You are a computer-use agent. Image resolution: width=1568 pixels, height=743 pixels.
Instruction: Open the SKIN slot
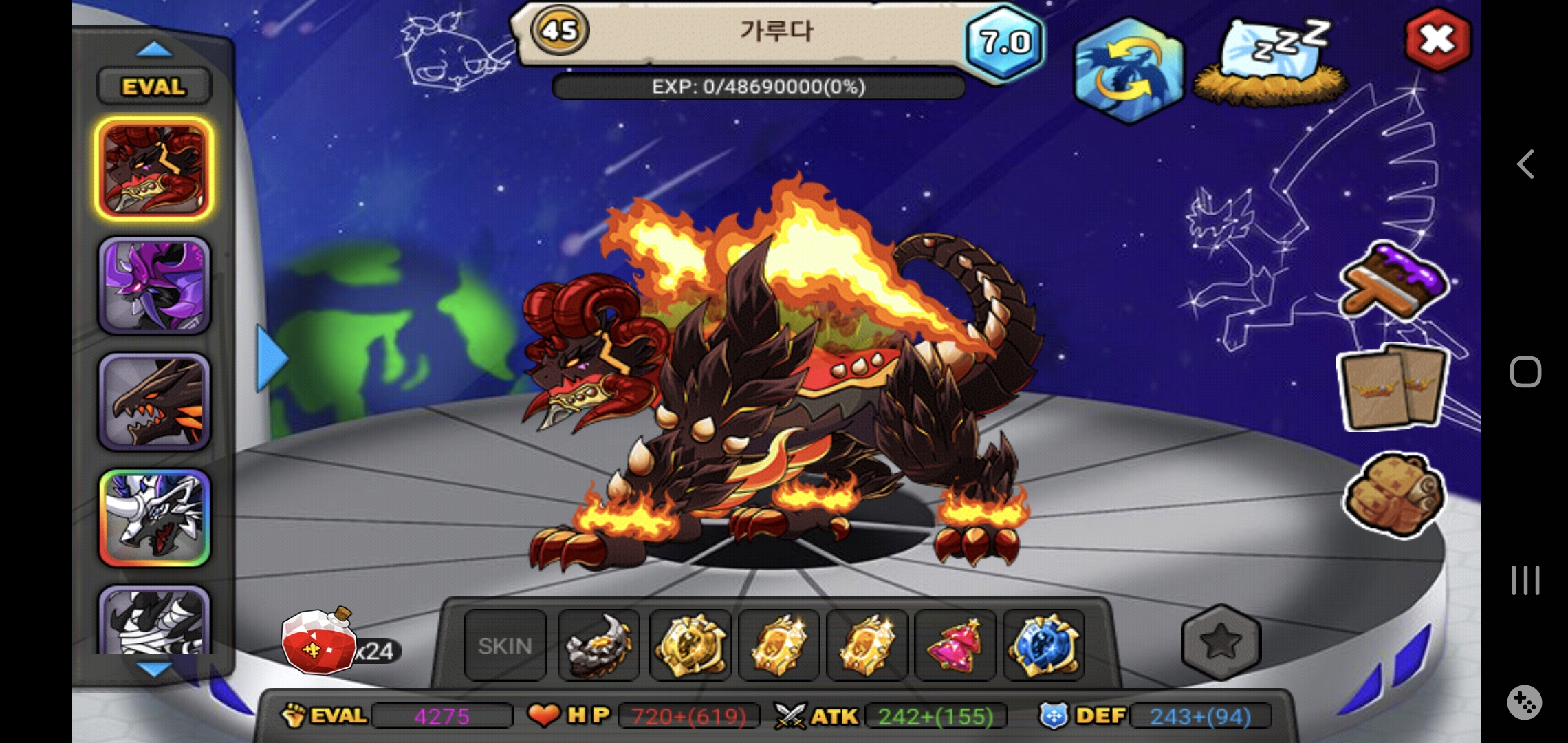(505, 645)
